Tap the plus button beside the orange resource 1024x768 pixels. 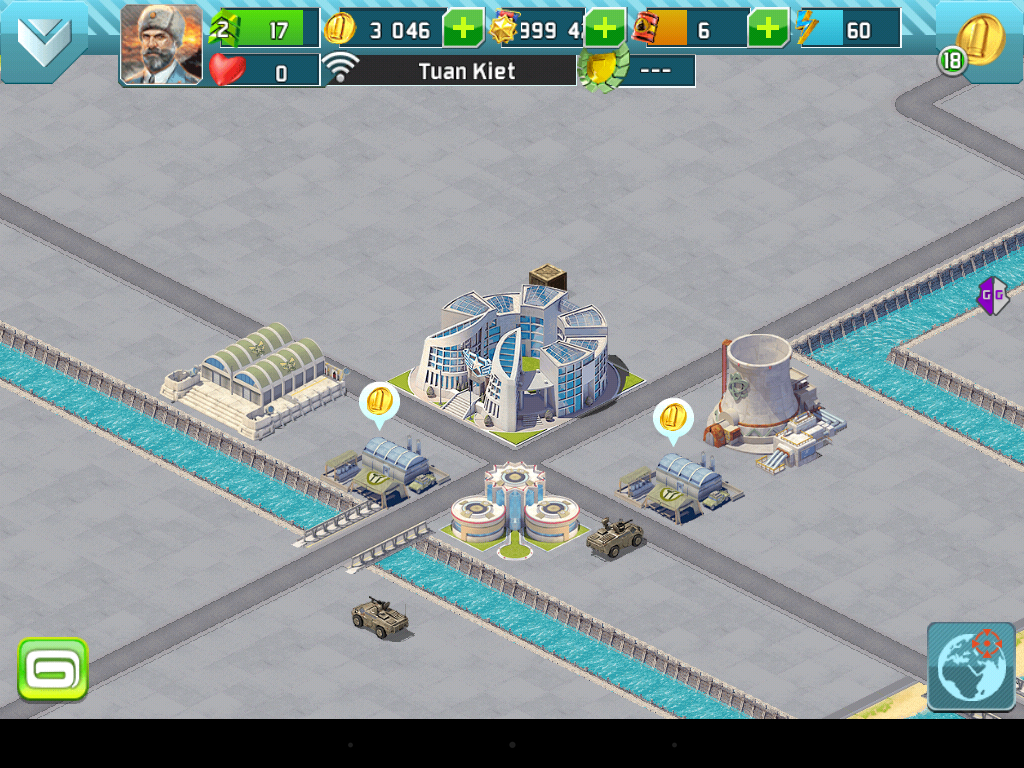[768, 28]
